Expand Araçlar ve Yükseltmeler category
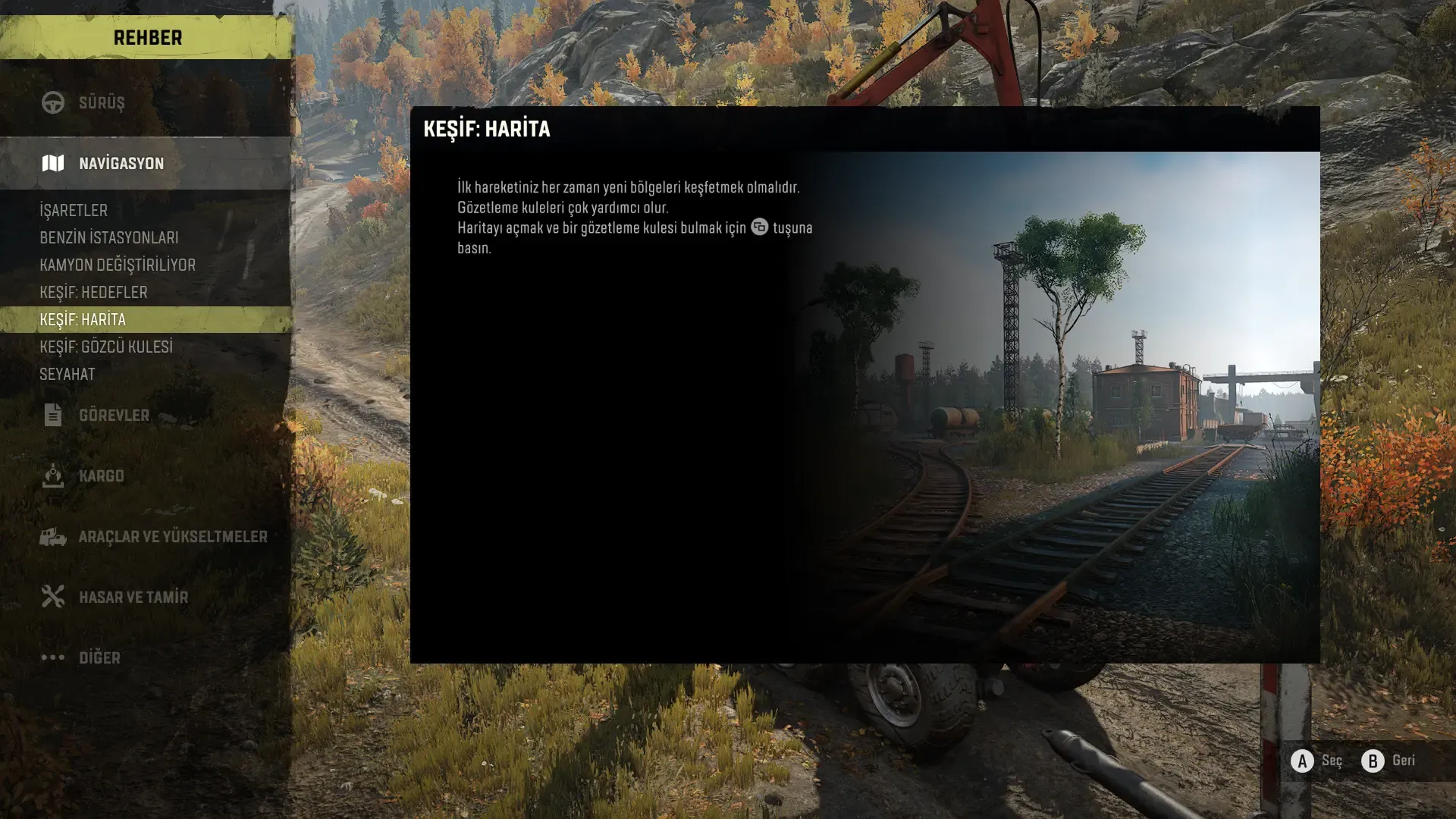 tap(173, 536)
